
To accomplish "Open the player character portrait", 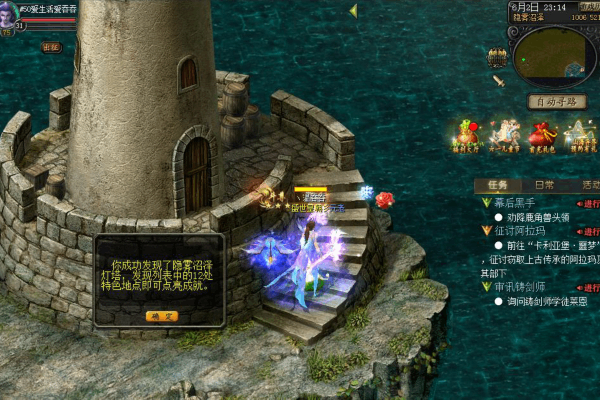I will pos(9,12).
